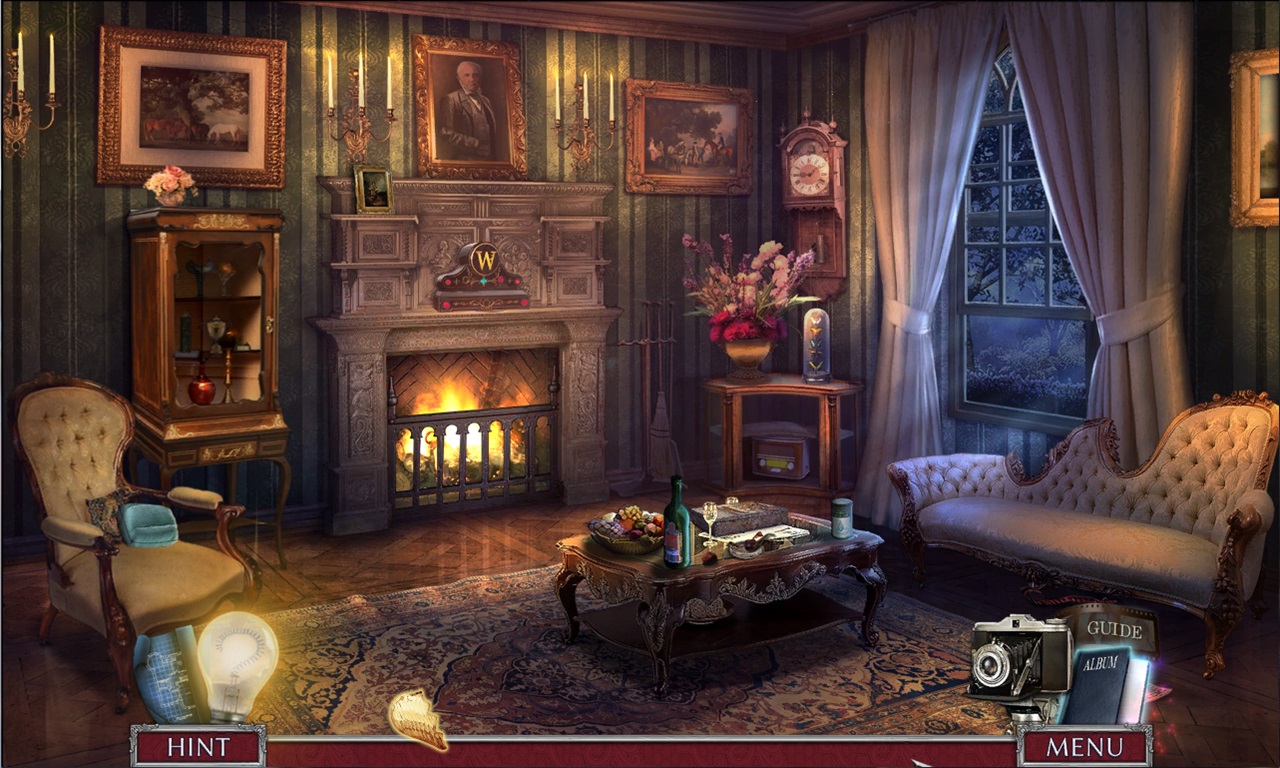Select the seashell inventory item
1280x768 pixels.
click(x=419, y=719)
